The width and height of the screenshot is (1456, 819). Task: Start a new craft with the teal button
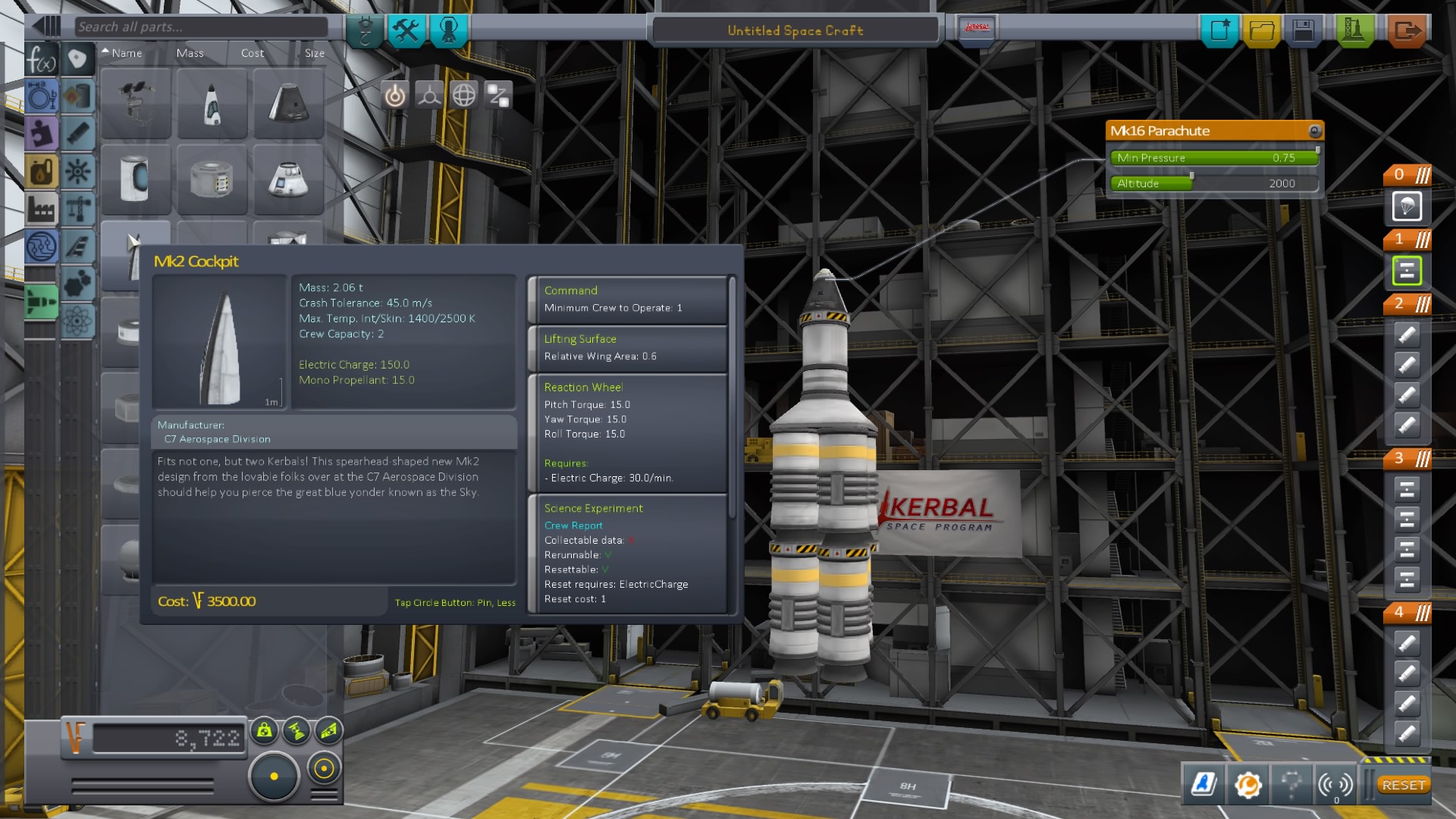coord(1219,31)
